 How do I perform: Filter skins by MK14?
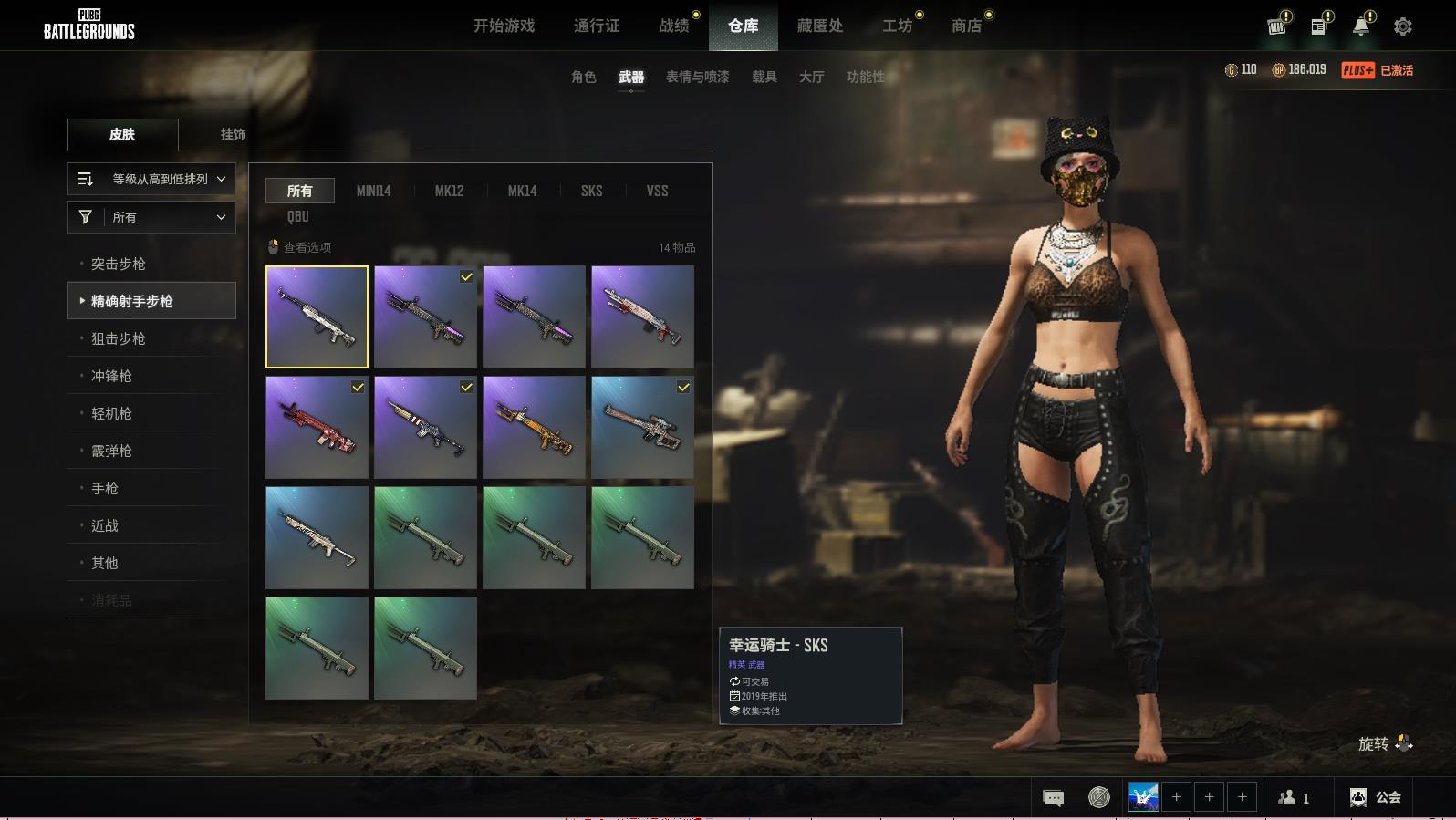[522, 191]
